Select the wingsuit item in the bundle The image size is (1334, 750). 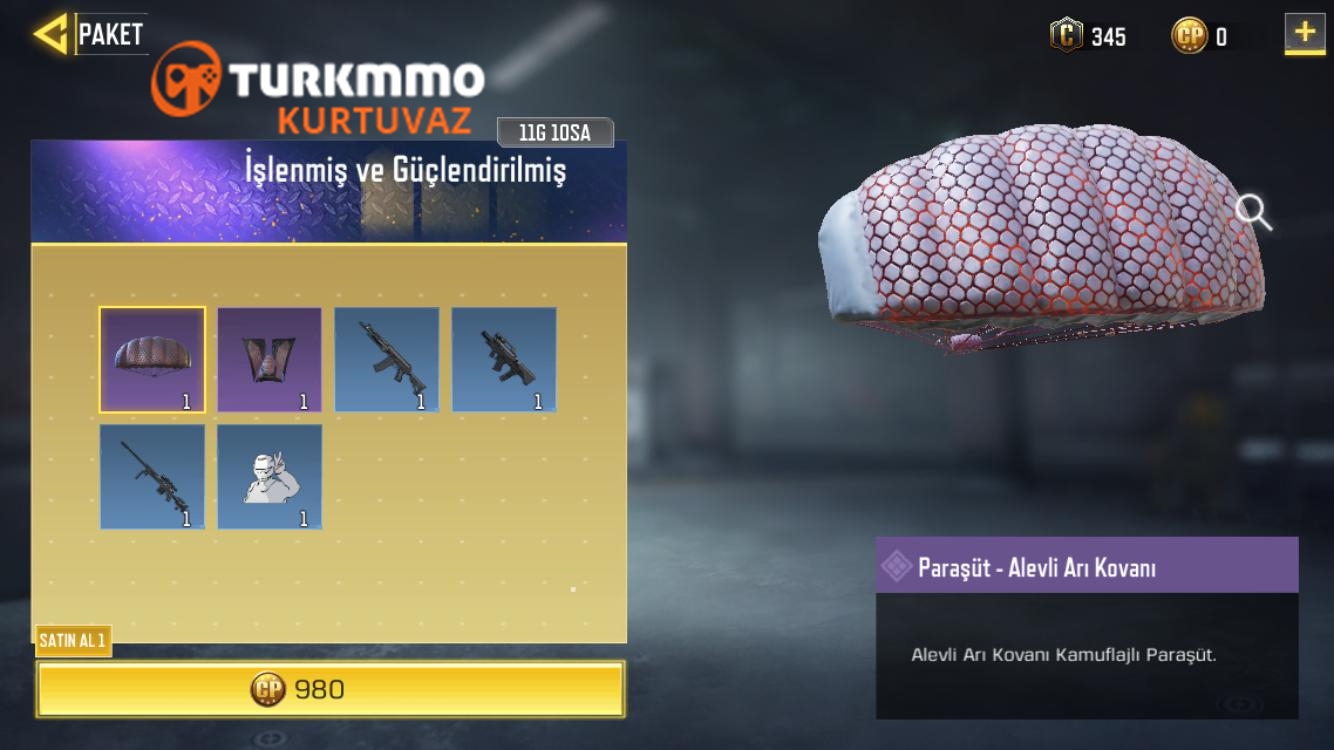271,358
